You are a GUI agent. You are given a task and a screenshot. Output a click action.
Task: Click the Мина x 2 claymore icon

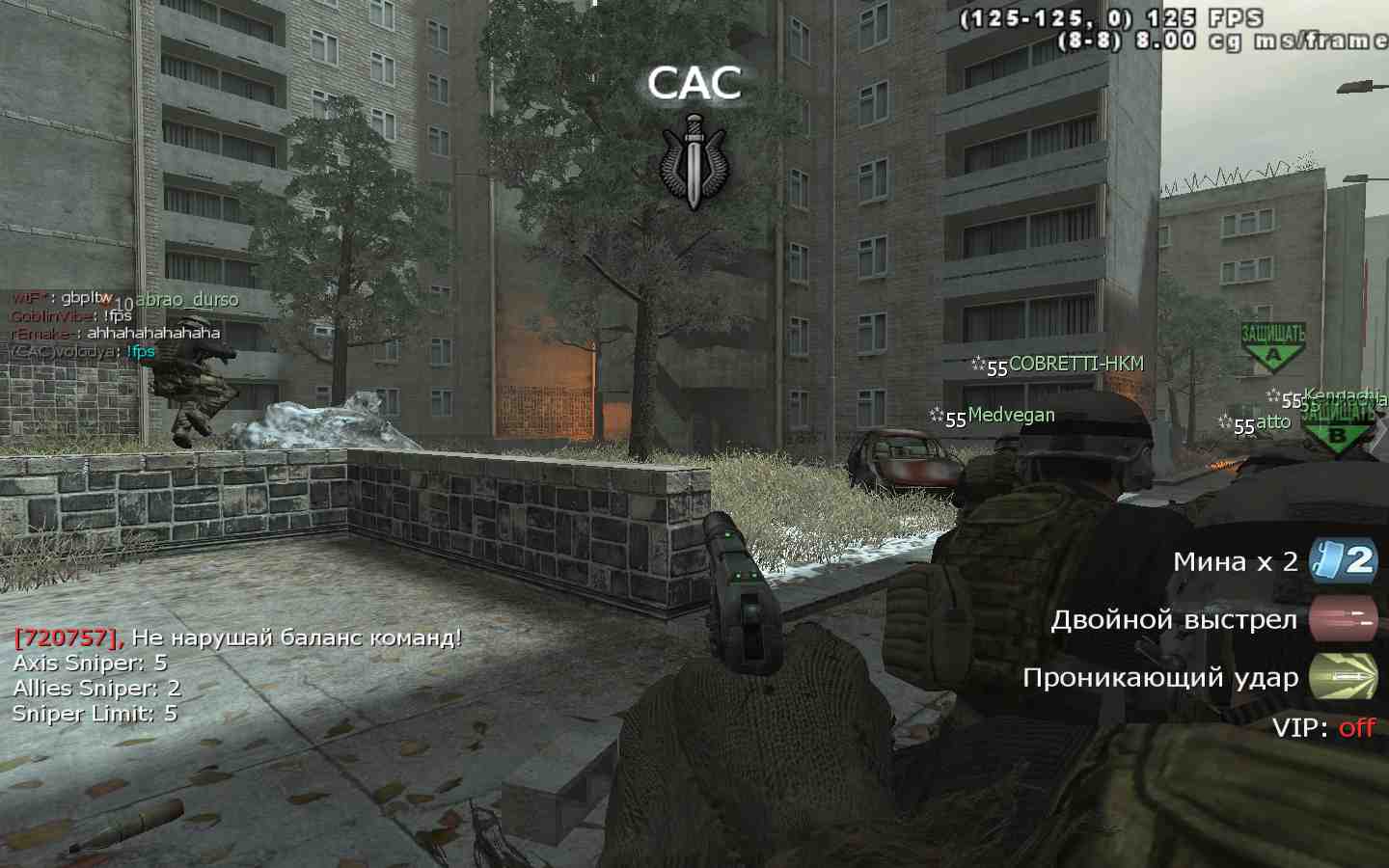pyautogui.click(x=1342, y=561)
